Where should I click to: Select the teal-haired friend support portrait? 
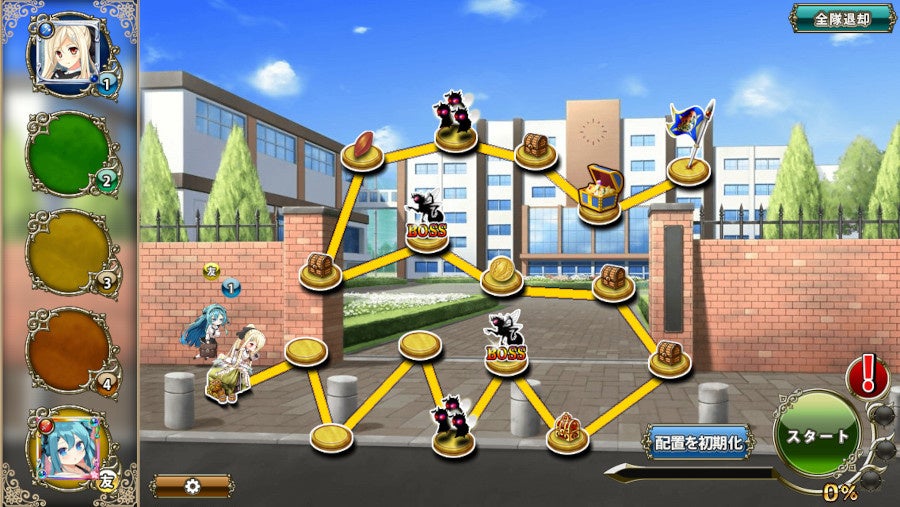pos(70,447)
